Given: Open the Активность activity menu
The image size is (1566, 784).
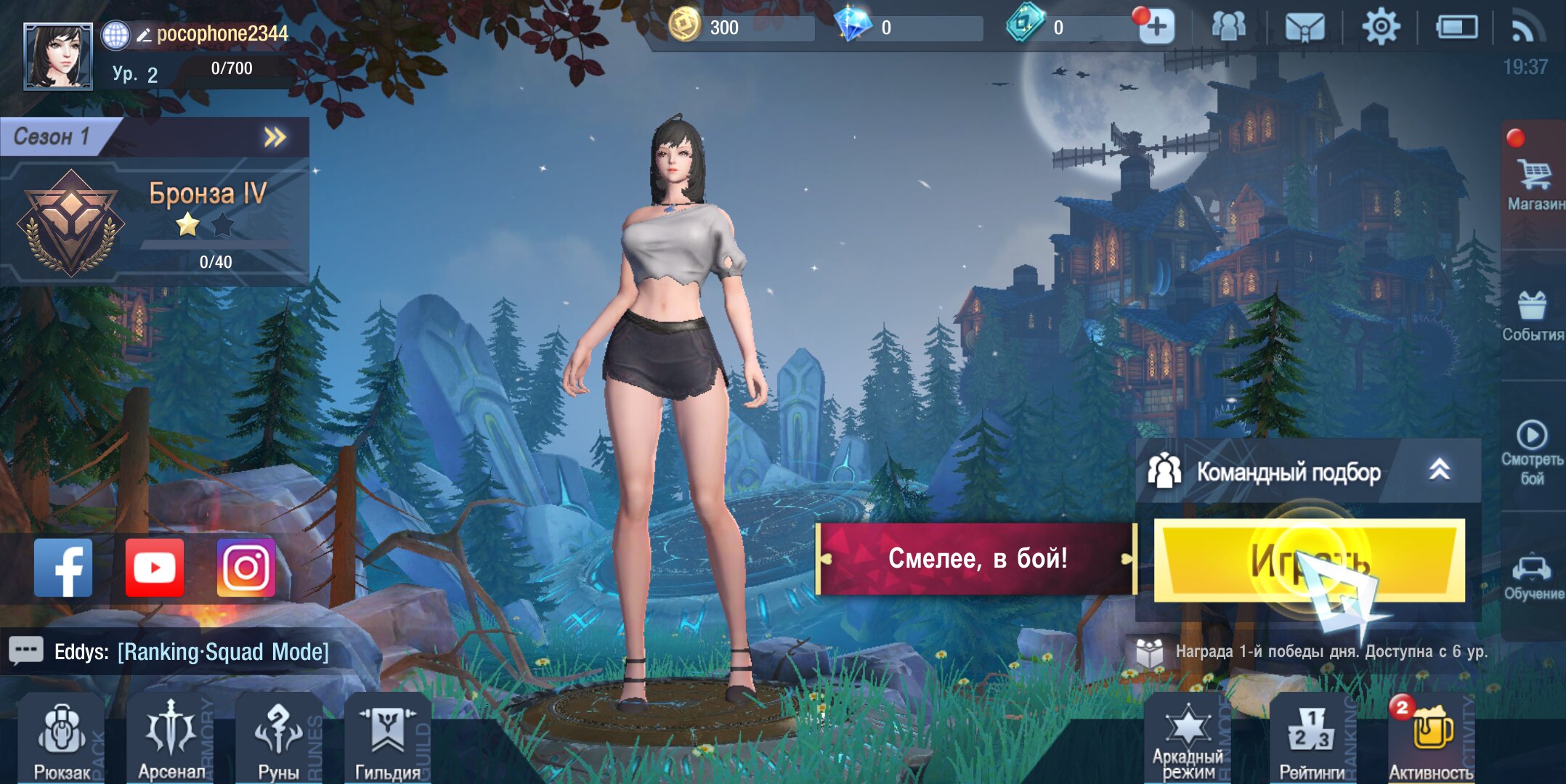Looking at the screenshot, I should (x=1430, y=740).
